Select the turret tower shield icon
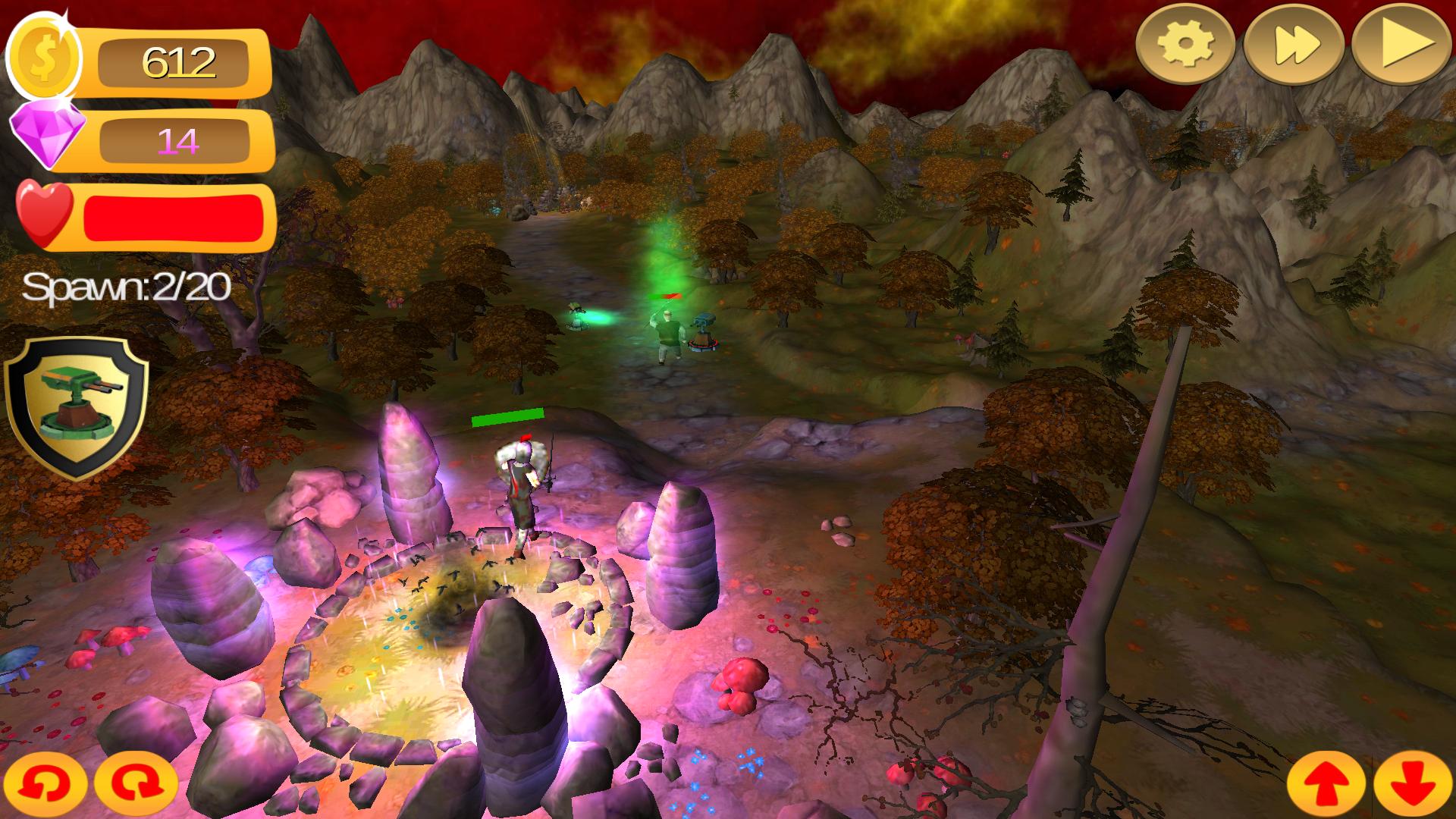 point(76,406)
